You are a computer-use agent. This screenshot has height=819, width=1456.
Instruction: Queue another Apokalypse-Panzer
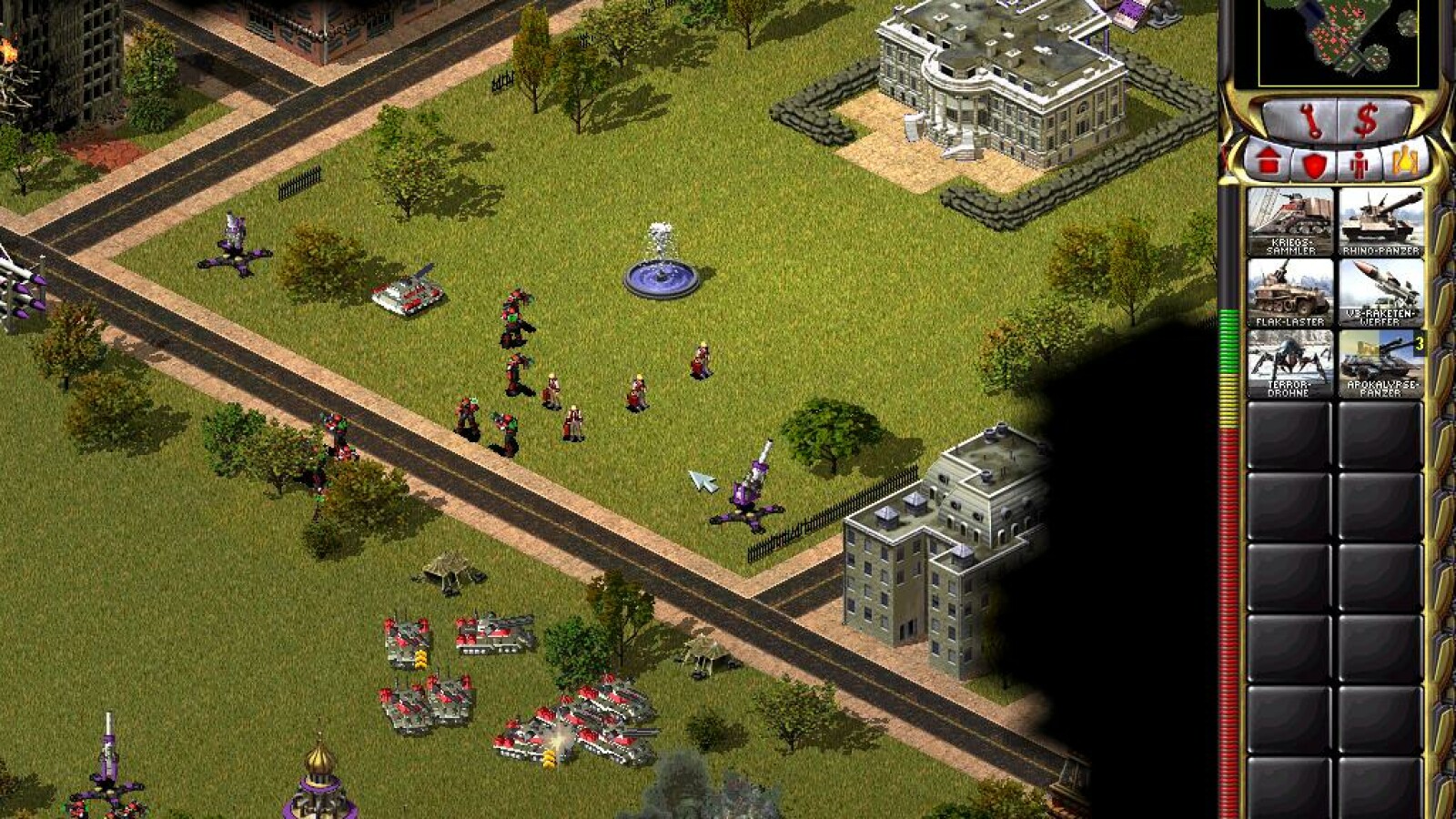(x=1380, y=363)
